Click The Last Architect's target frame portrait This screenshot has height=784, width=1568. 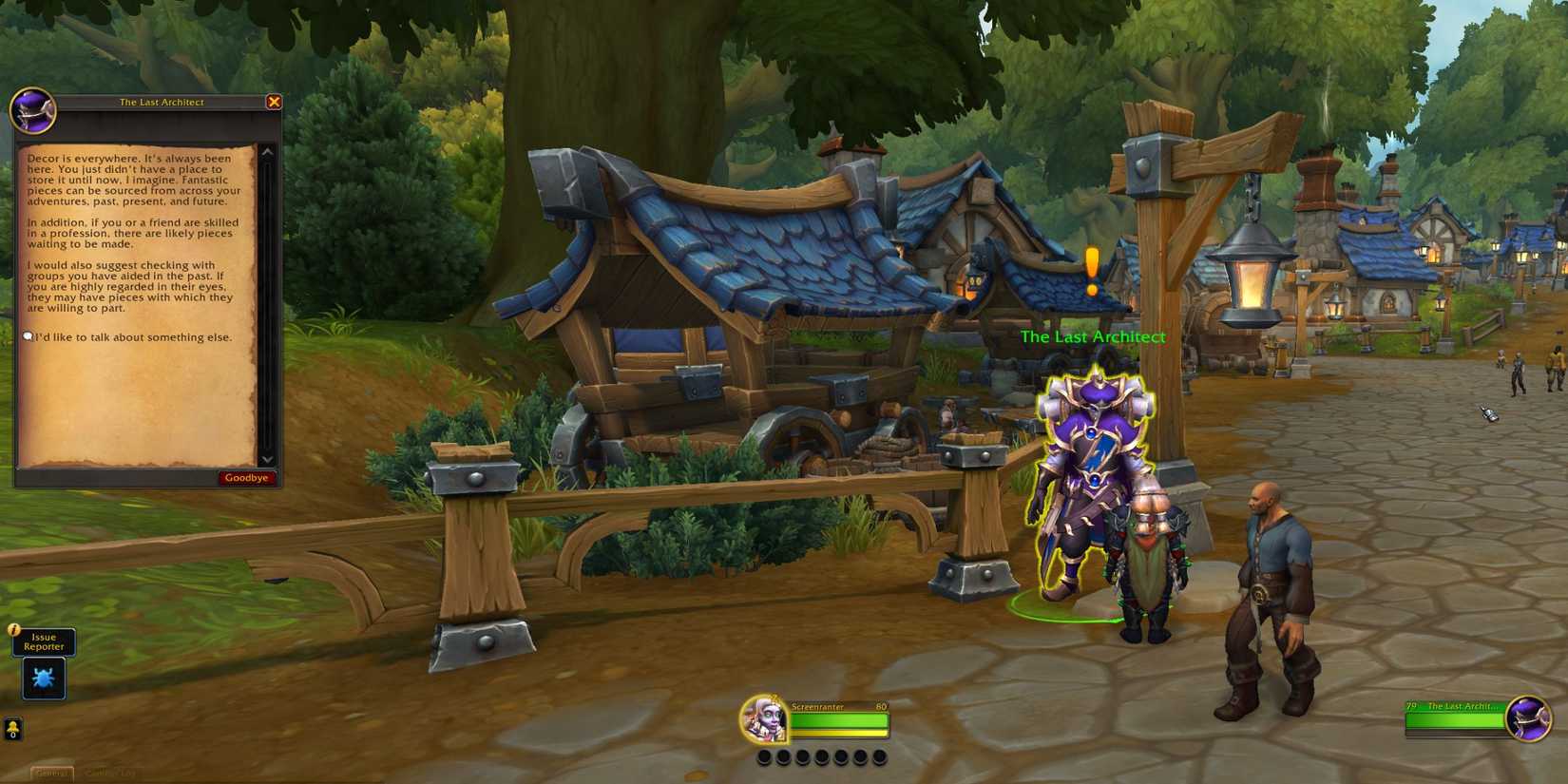1527,719
